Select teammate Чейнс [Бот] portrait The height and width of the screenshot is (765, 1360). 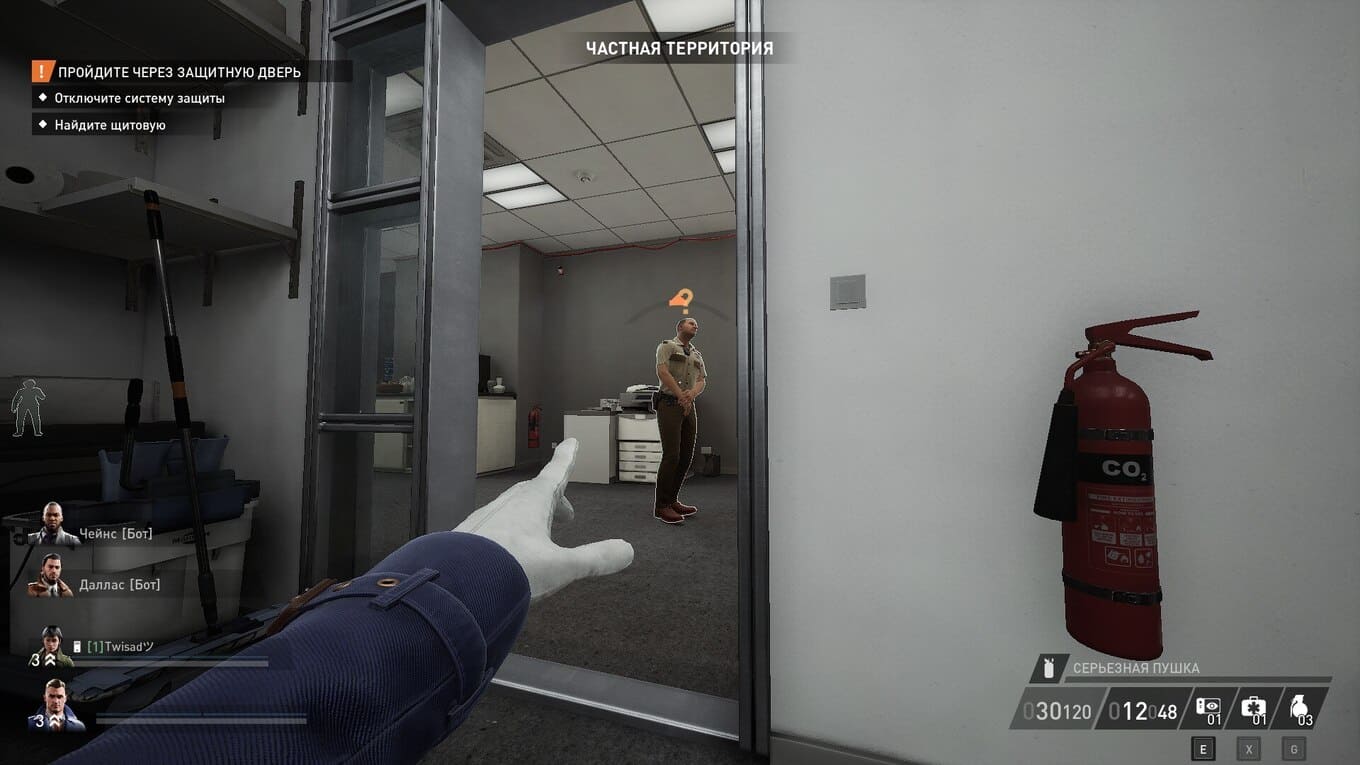[x=52, y=524]
